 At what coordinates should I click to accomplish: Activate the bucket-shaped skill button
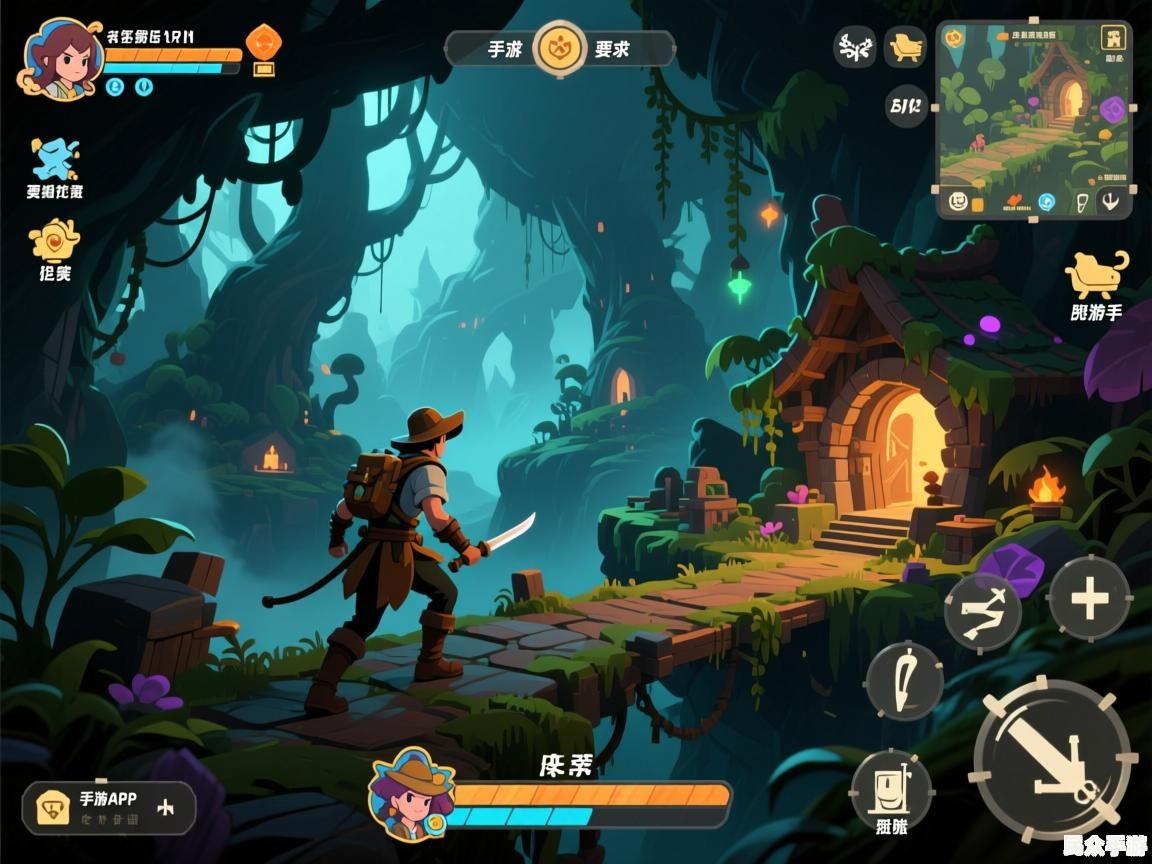pyautogui.click(x=891, y=787)
